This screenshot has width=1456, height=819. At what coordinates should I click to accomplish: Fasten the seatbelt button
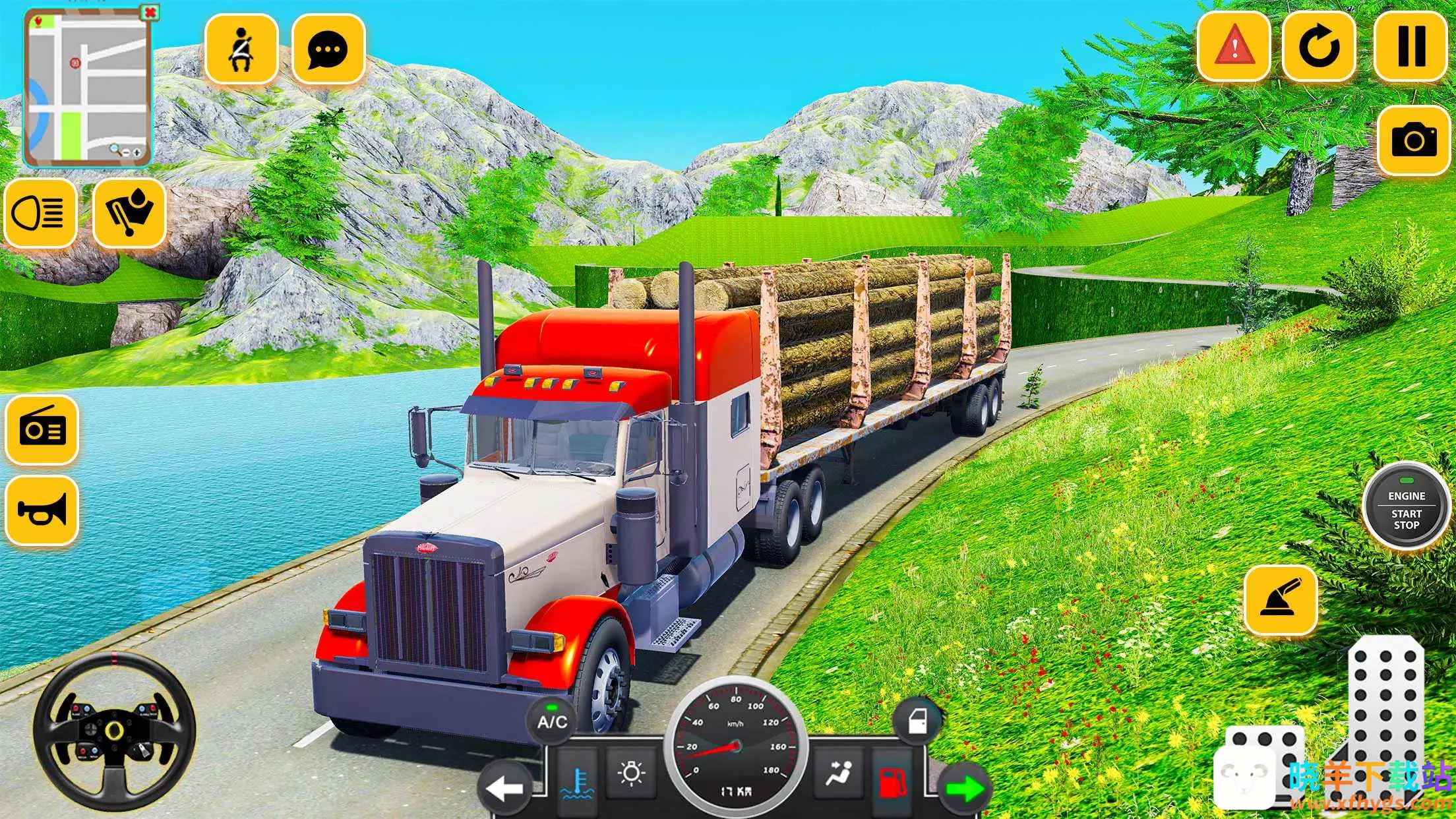241,49
